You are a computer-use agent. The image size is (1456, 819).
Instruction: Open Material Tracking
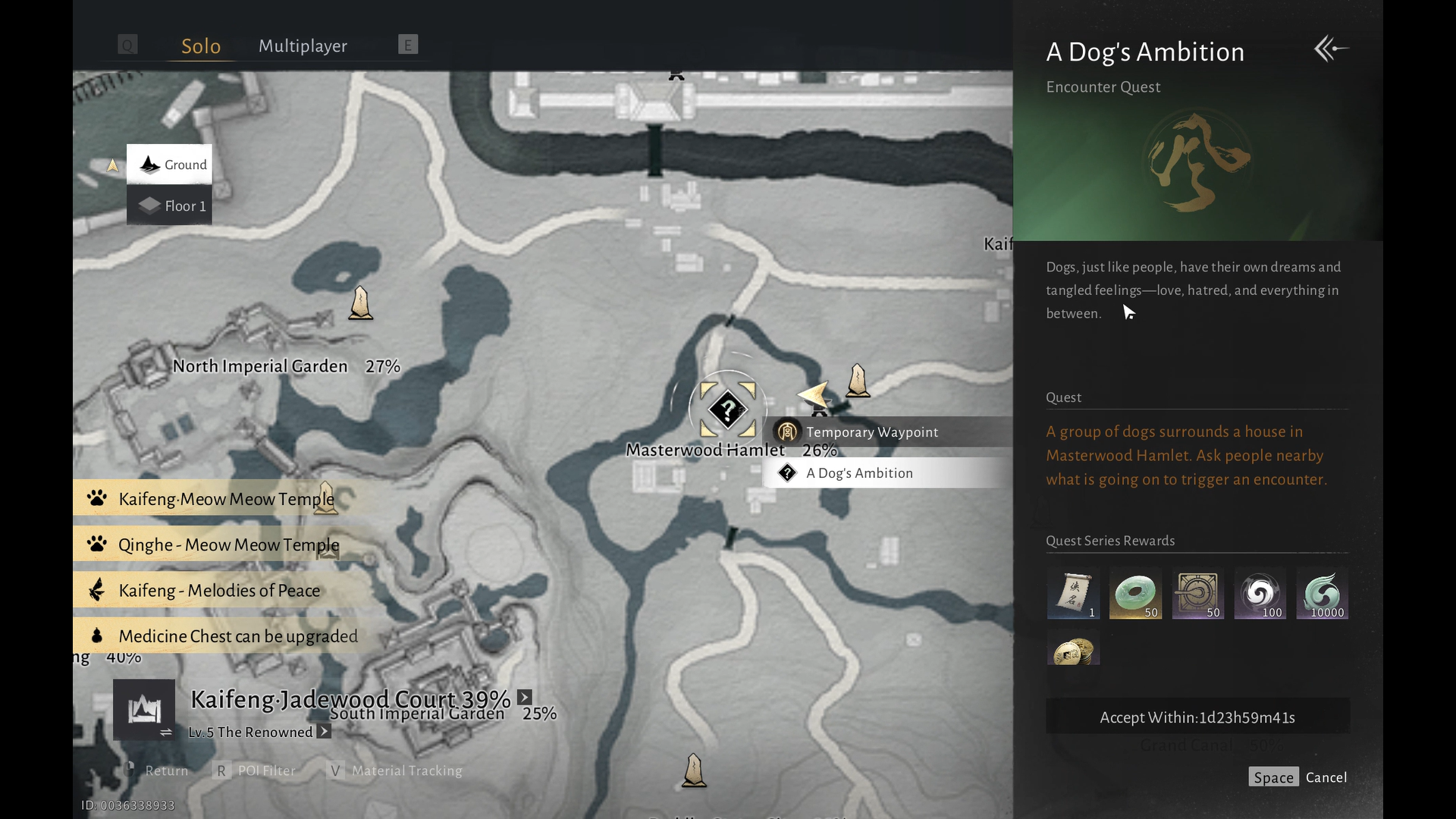(406, 770)
